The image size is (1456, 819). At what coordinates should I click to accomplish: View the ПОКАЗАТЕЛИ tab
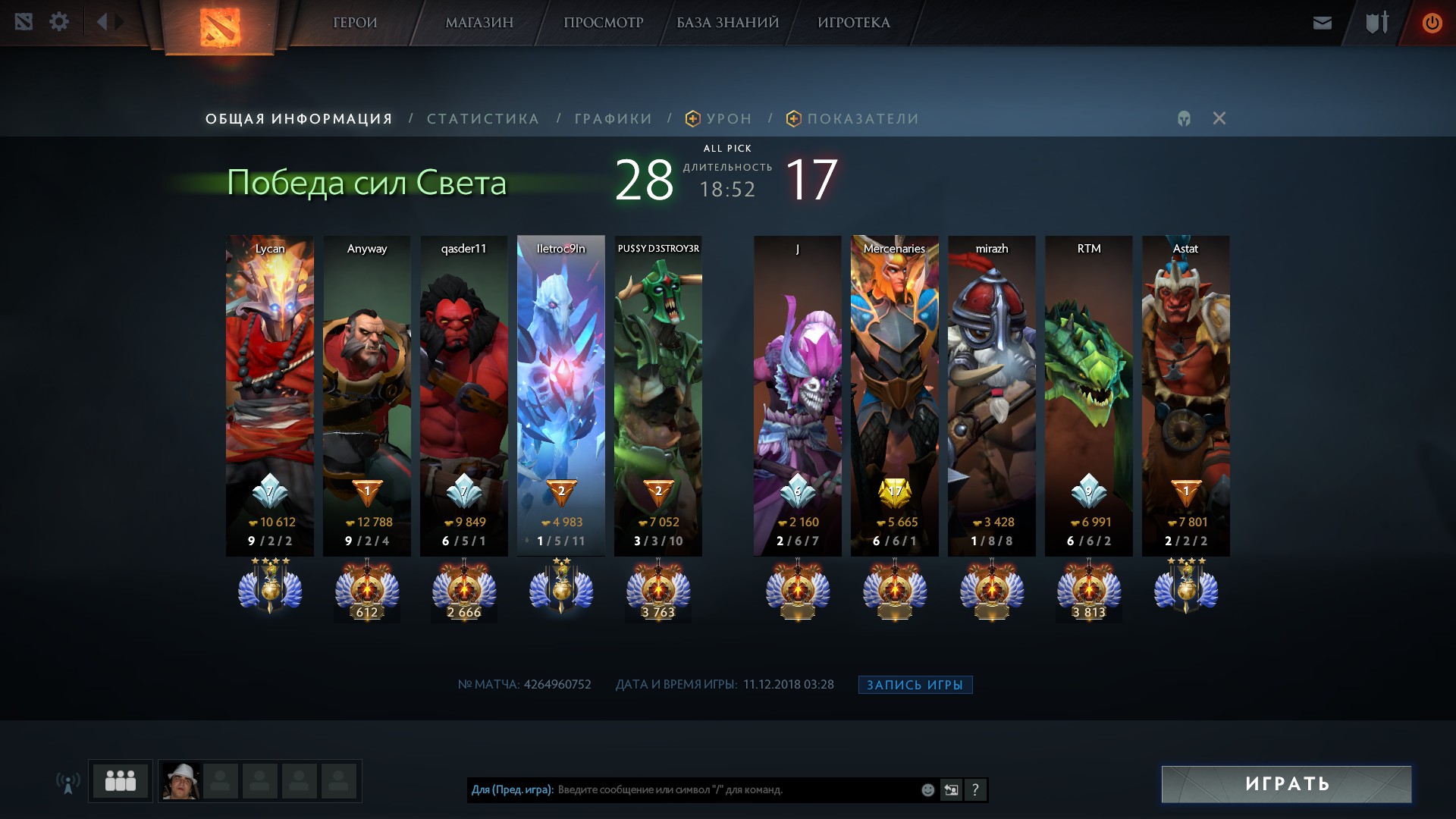click(x=862, y=119)
